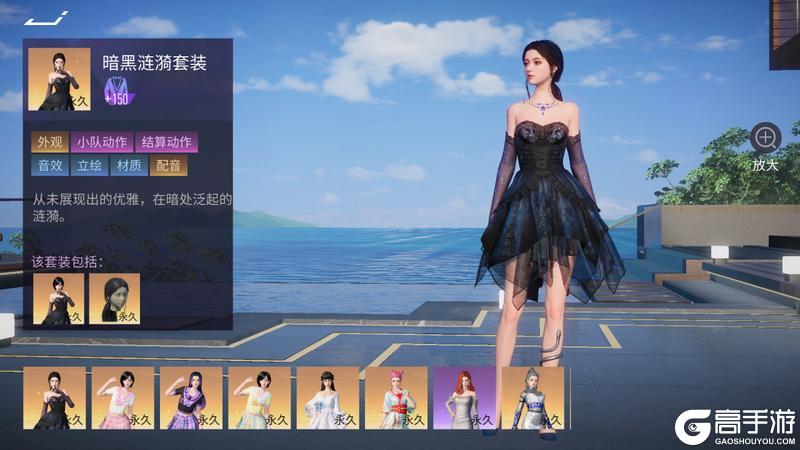The image size is (800, 450).
Task: Switch to the 小队动作 tag
Action: (x=100, y=142)
